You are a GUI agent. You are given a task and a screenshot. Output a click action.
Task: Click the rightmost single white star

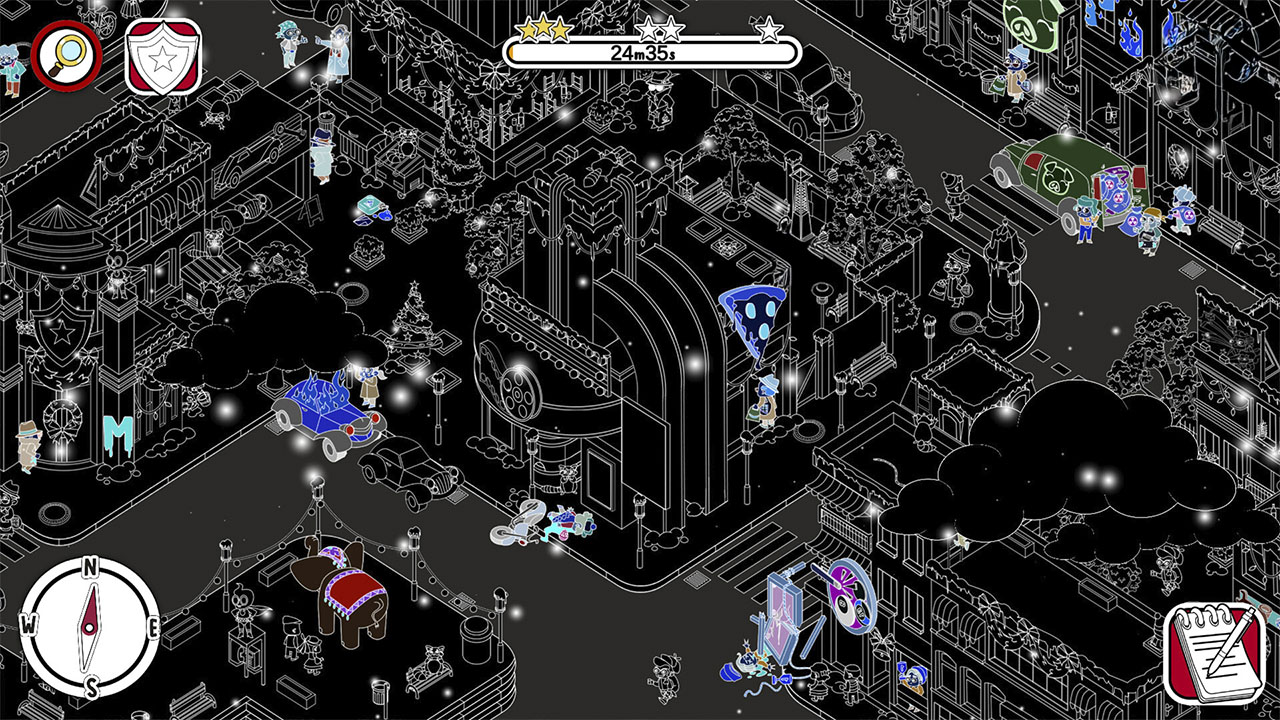tap(769, 31)
